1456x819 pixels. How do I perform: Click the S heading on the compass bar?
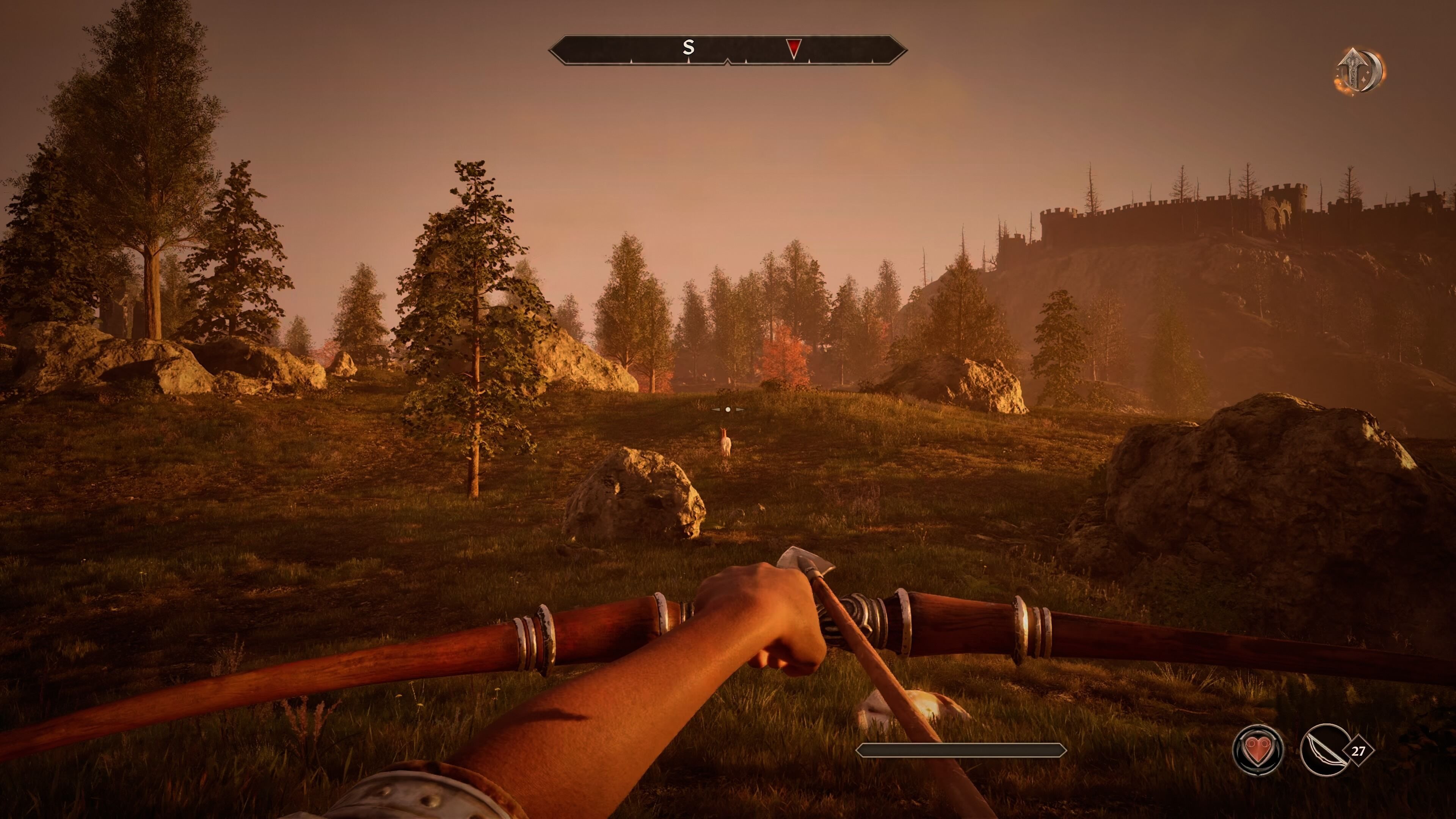click(688, 47)
